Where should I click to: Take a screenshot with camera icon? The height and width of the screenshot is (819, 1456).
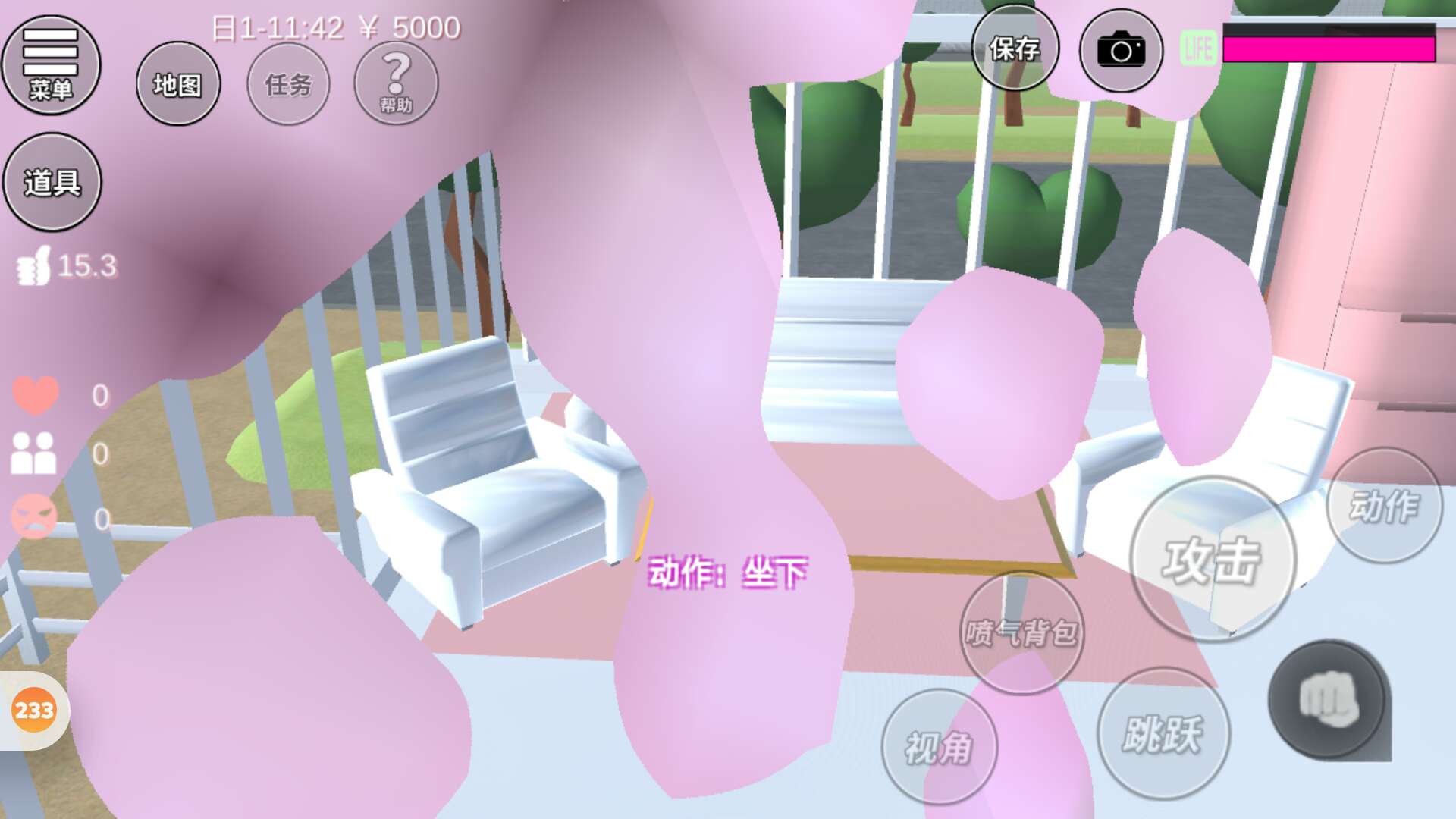click(x=1121, y=51)
